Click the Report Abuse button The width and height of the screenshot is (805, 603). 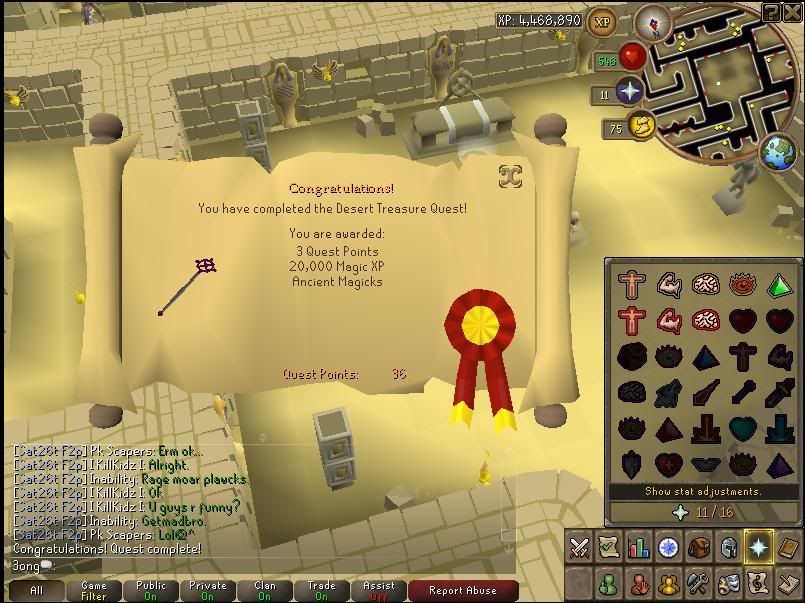[x=462, y=590]
